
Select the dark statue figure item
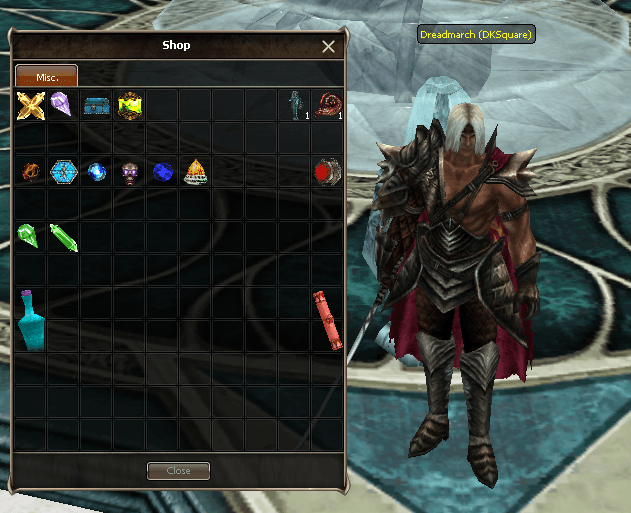pos(294,104)
